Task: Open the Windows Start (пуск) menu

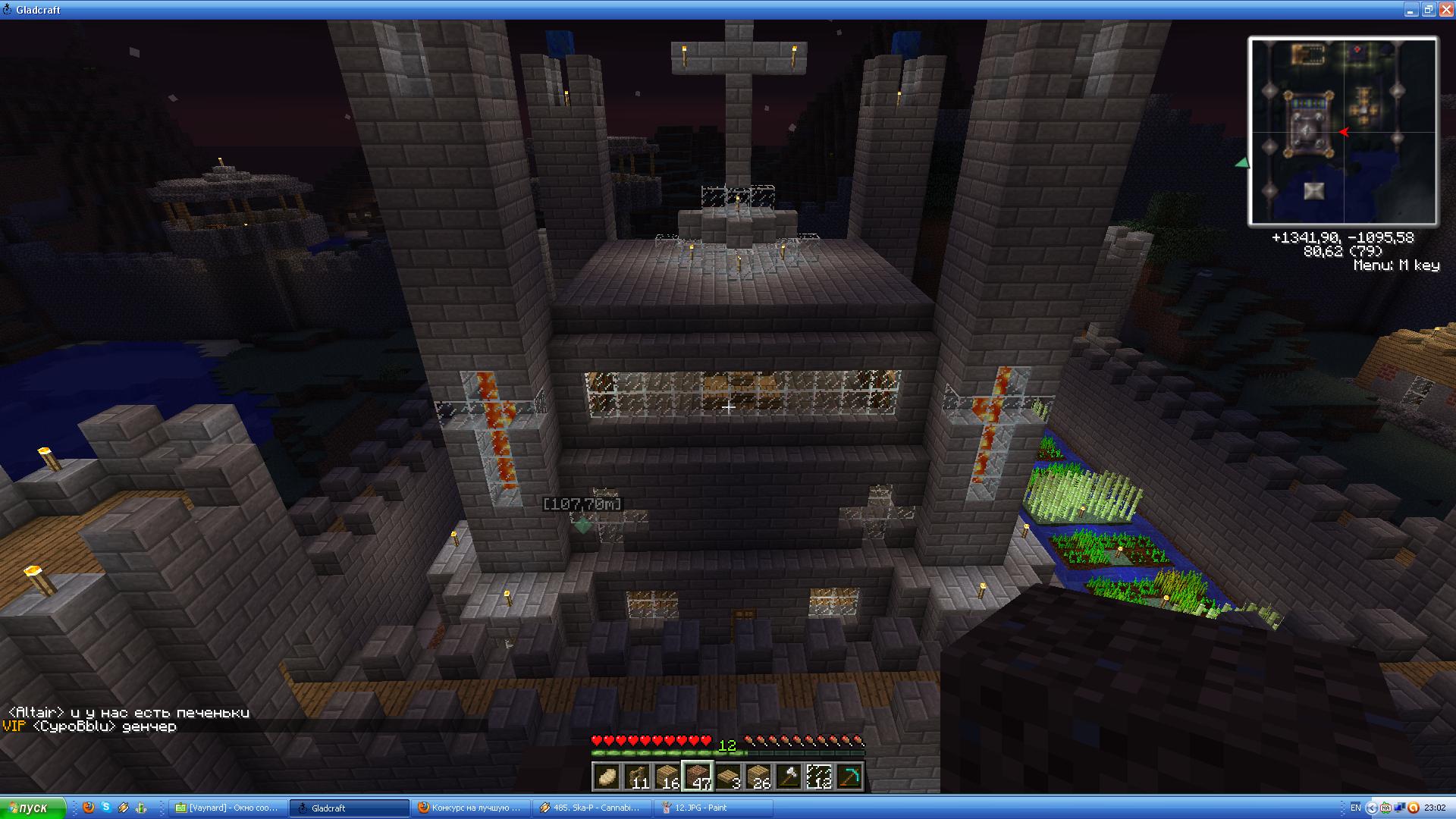Action: (33, 808)
